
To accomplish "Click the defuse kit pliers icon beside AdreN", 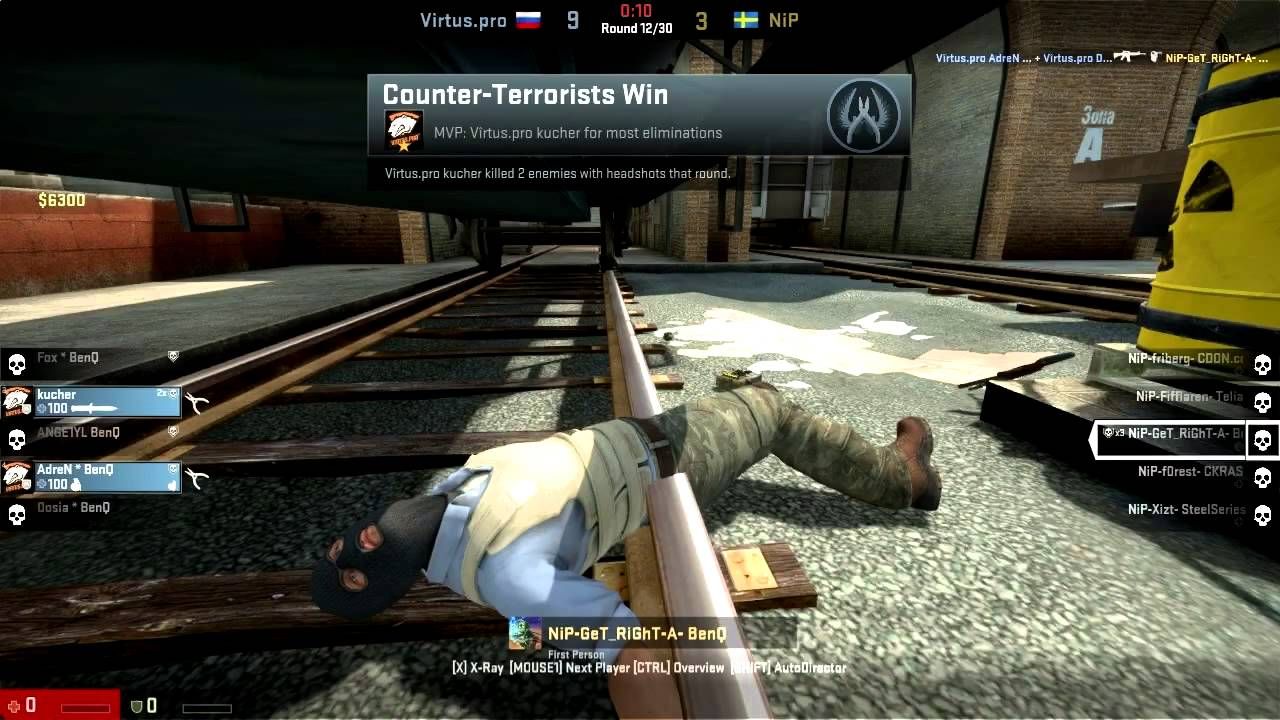I will [196, 476].
